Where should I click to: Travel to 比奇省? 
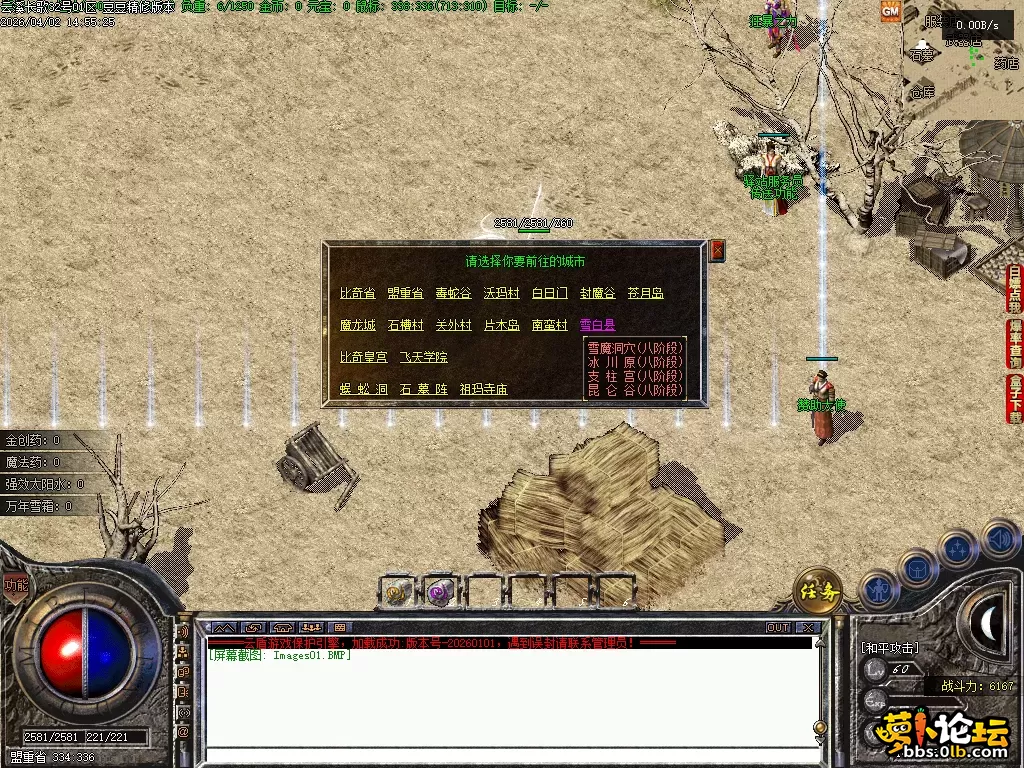click(x=357, y=293)
